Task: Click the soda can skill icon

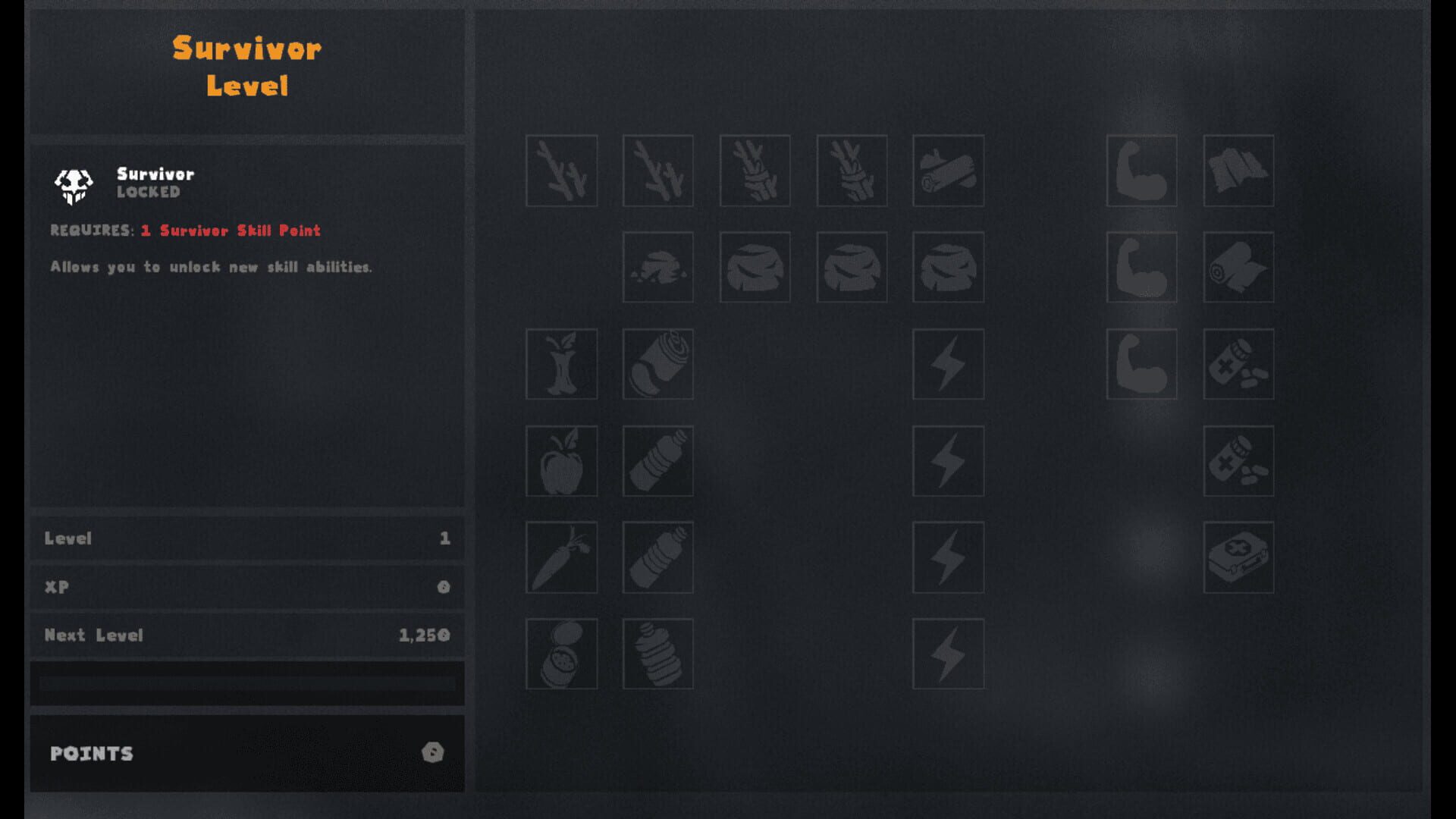Action: pyautogui.click(x=657, y=365)
